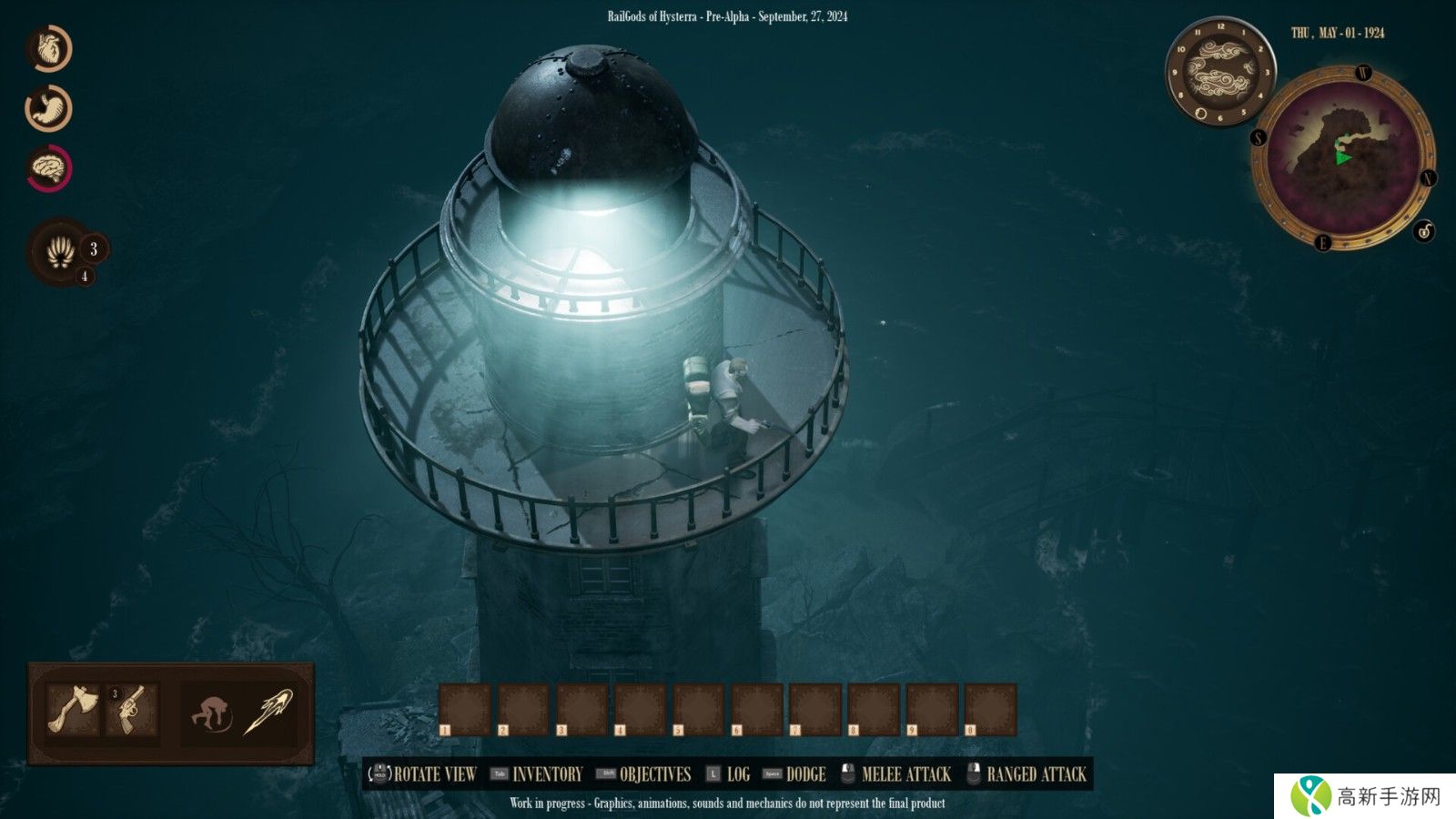Click the swirl button beside the minimap
1456x819 pixels.
point(1424,231)
